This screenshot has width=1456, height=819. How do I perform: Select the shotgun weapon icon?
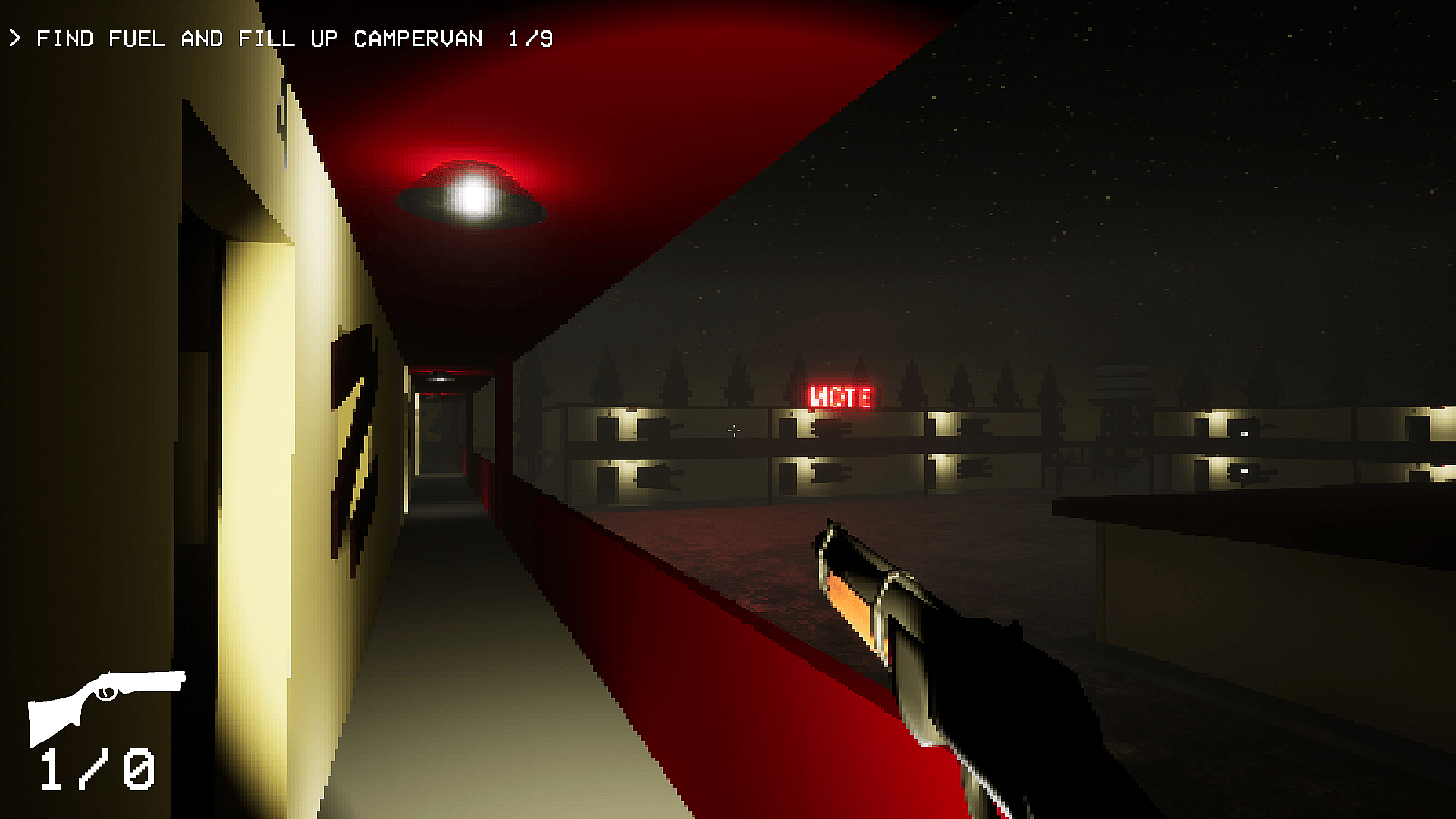106,705
